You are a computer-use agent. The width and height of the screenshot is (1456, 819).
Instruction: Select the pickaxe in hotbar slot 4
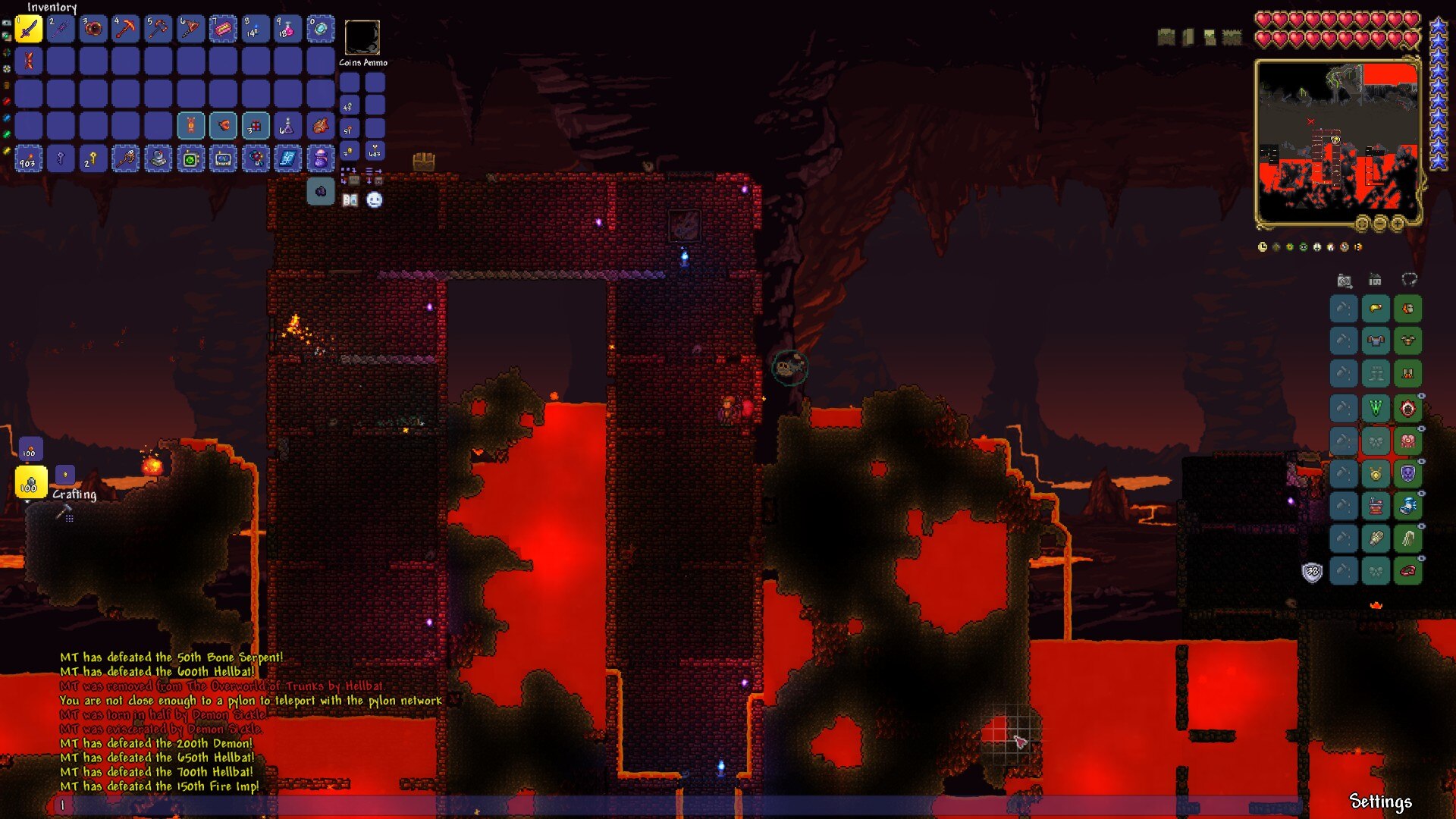click(x=126, y=29)
